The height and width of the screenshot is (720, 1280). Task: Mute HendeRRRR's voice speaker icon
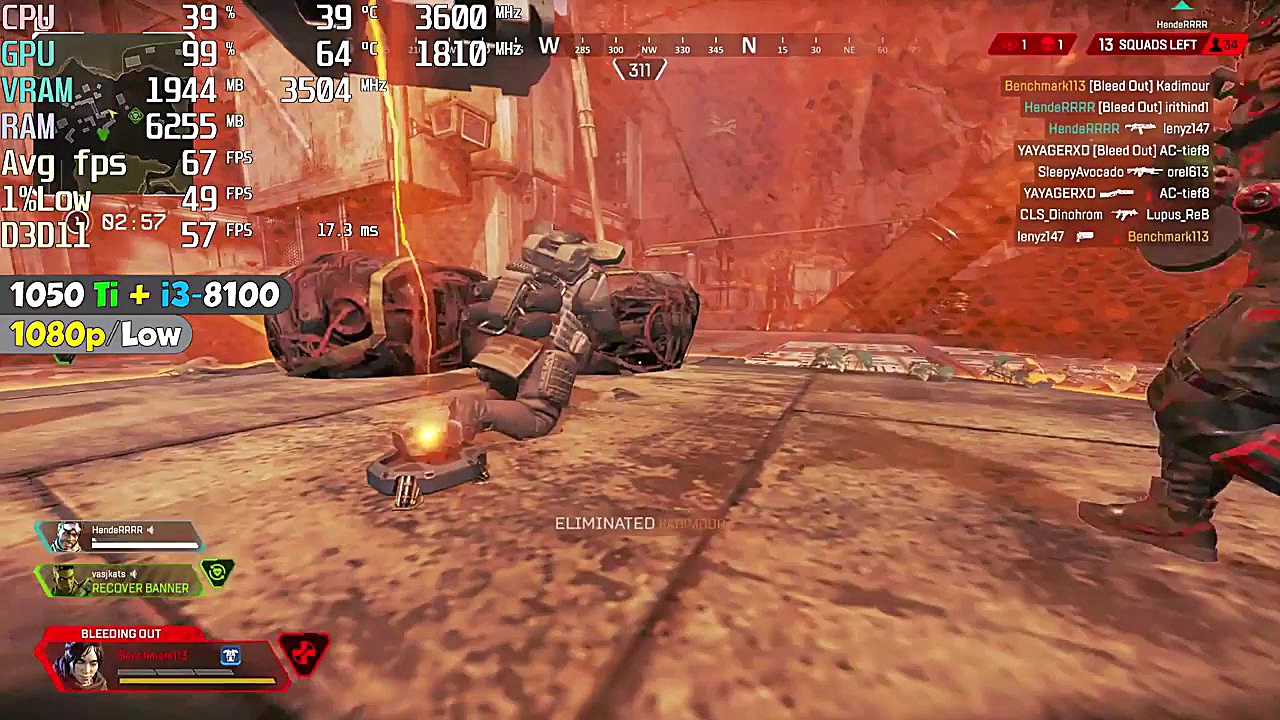coord(150,529)
